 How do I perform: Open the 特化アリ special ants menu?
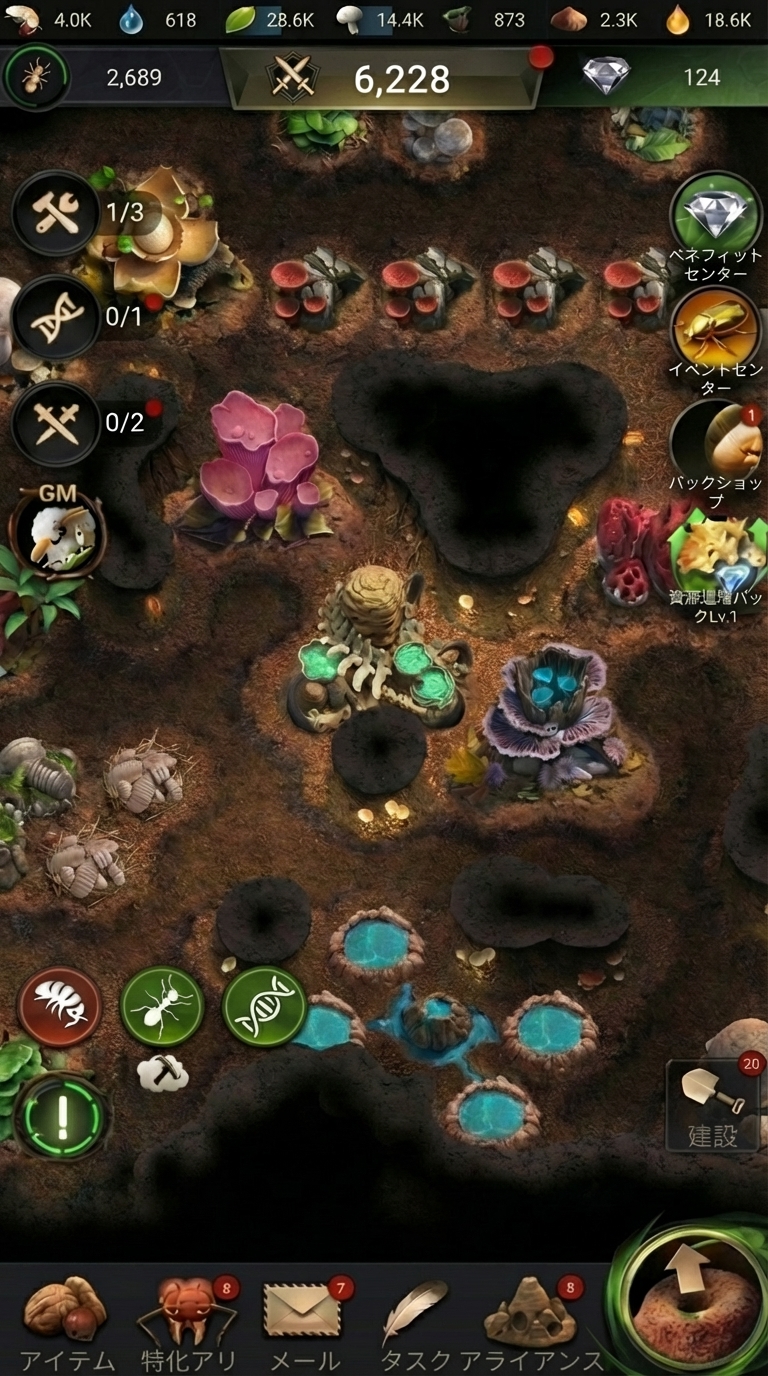188,1320
